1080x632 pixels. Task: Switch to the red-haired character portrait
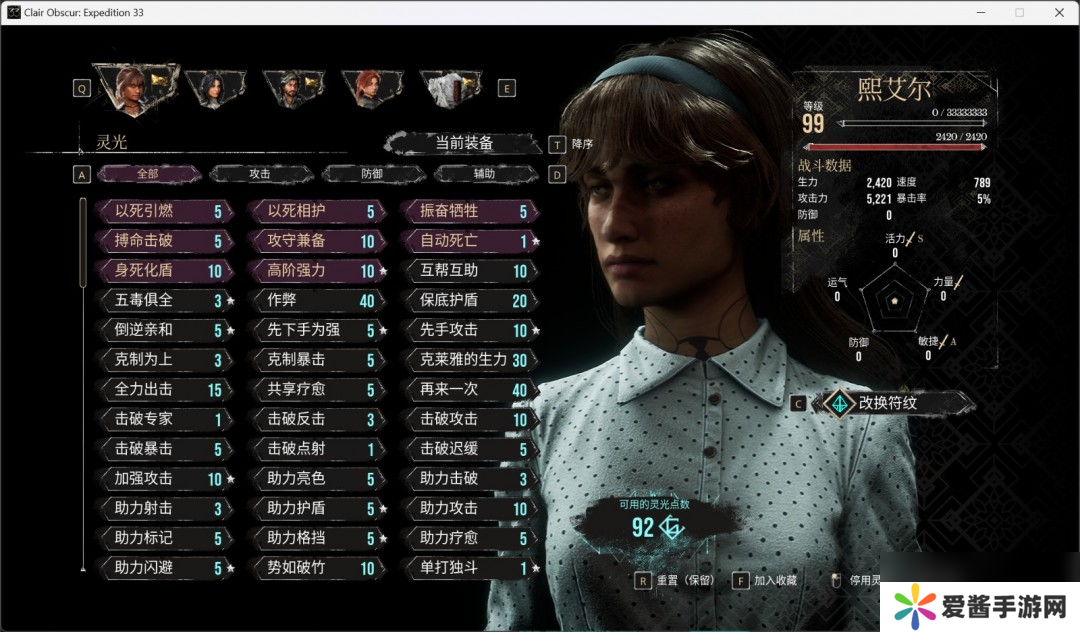[x=373, y=88]
